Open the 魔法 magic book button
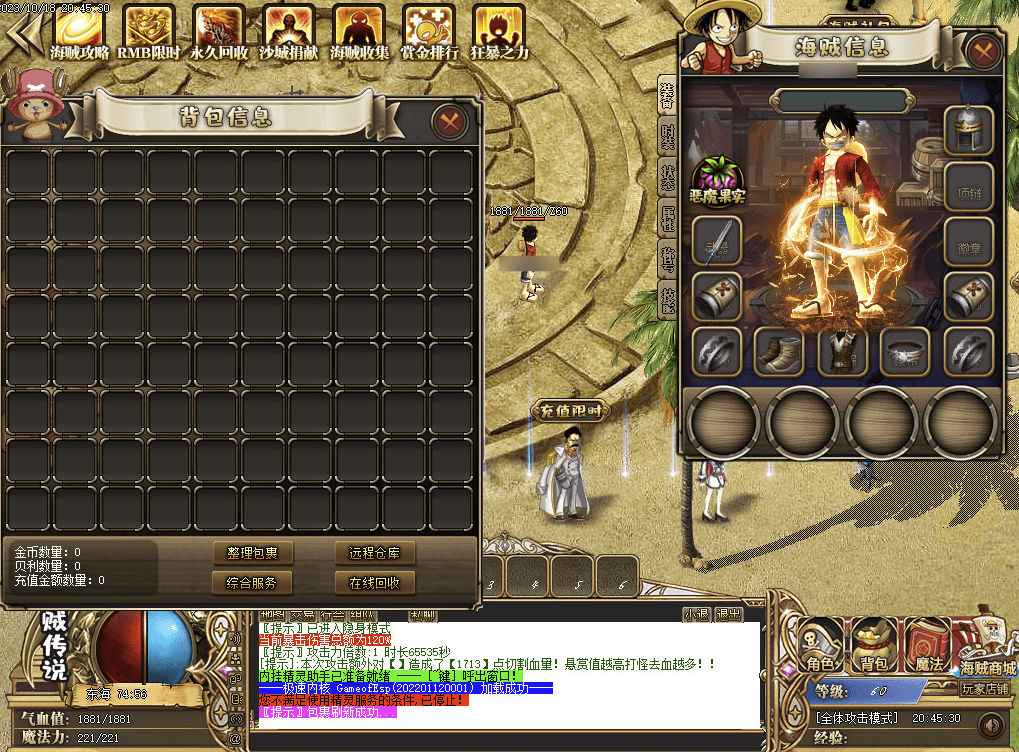Screen dimensions: 1019x752 click(x=928, y=645)
